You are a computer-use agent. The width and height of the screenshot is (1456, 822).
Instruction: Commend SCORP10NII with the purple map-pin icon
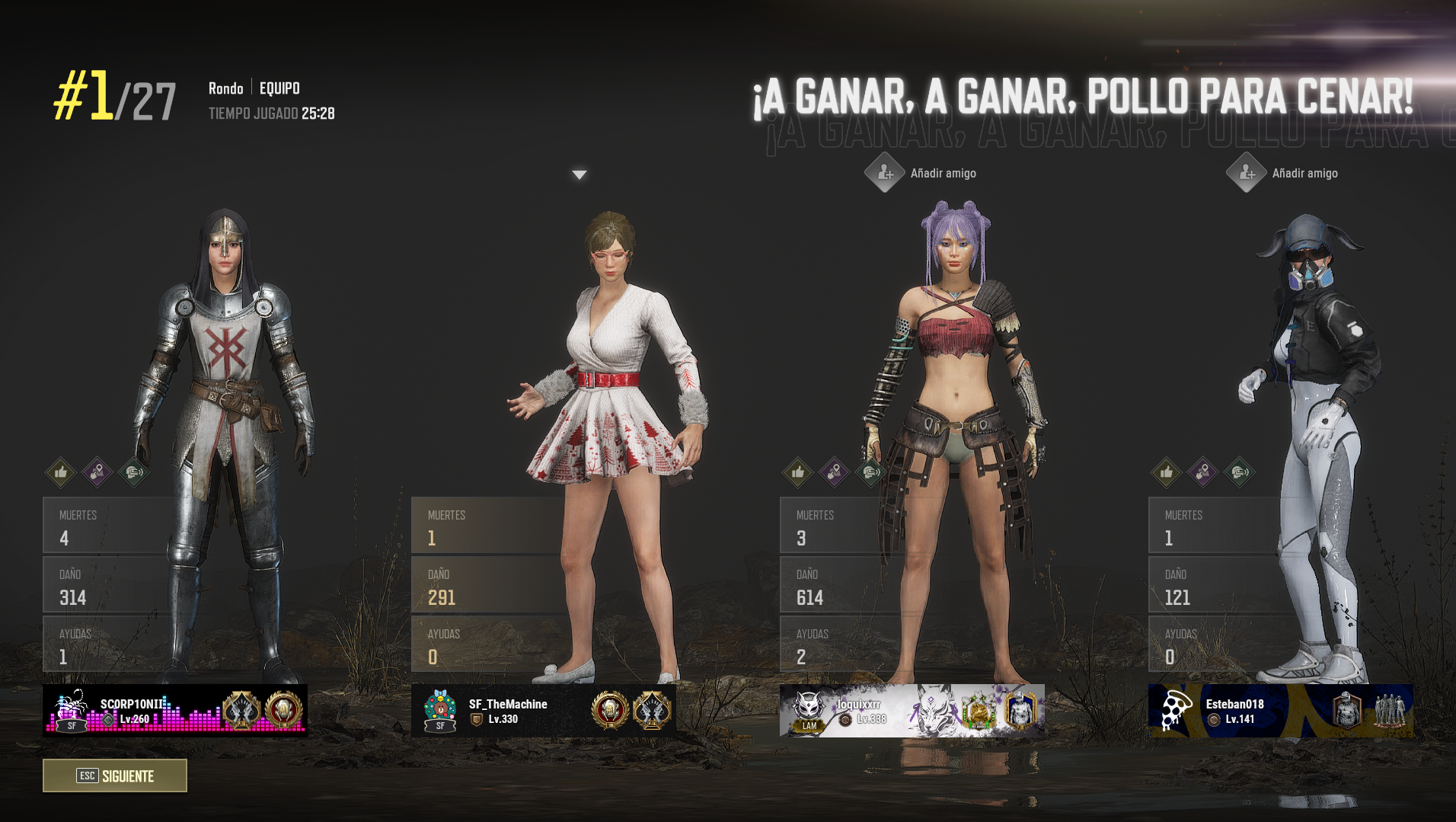pyautogui.click(x=97, y=472)
